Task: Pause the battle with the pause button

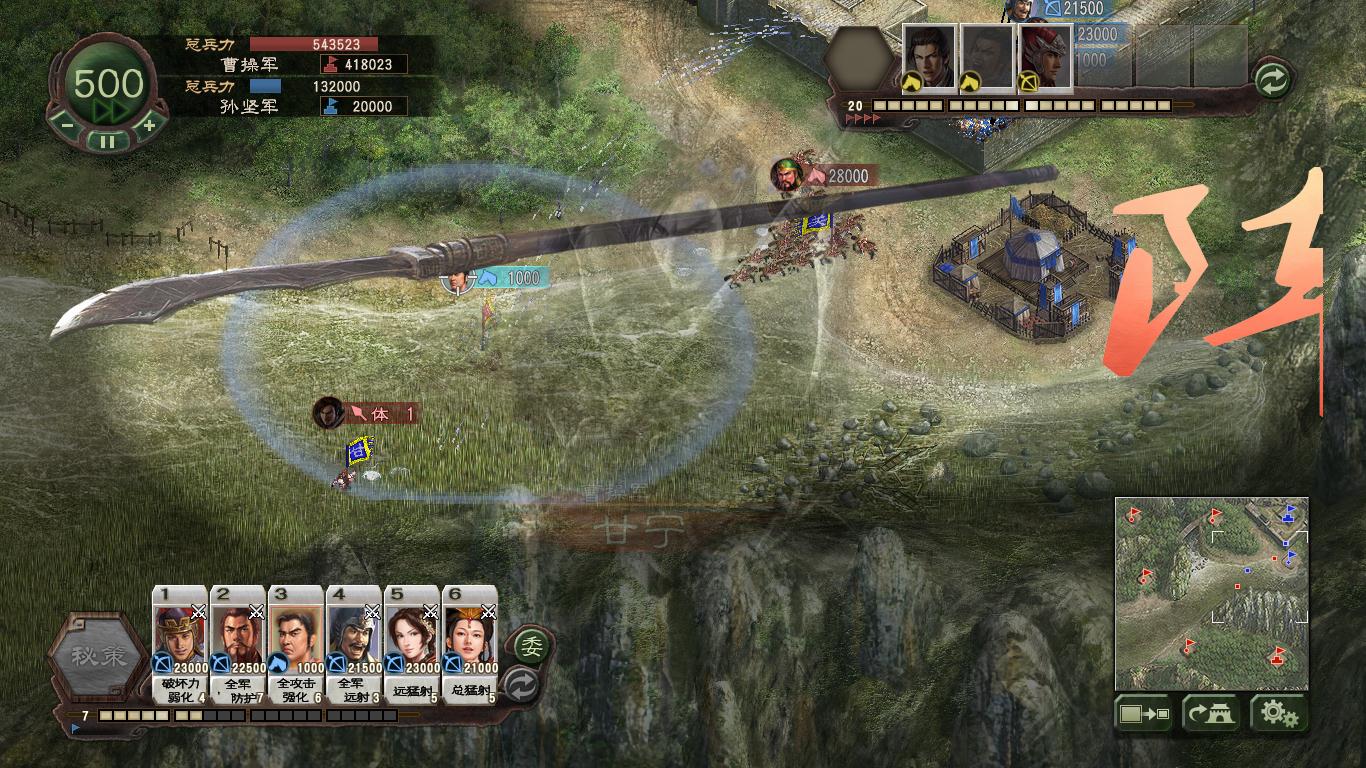Action: pos(107,141)
